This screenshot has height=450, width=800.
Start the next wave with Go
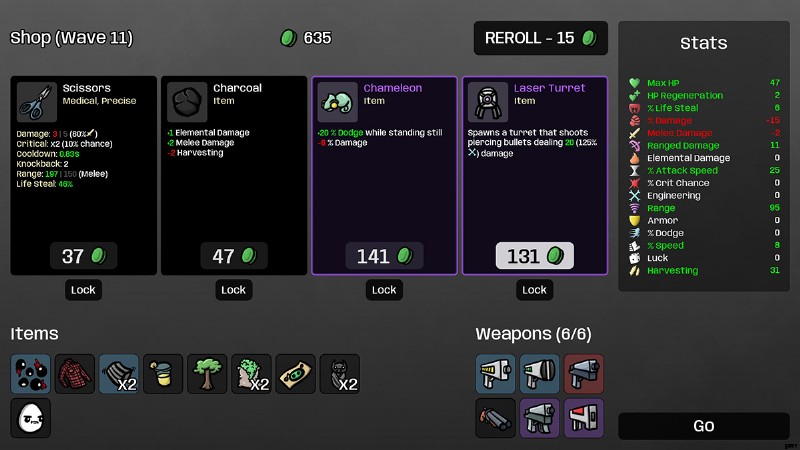(703, 426)
